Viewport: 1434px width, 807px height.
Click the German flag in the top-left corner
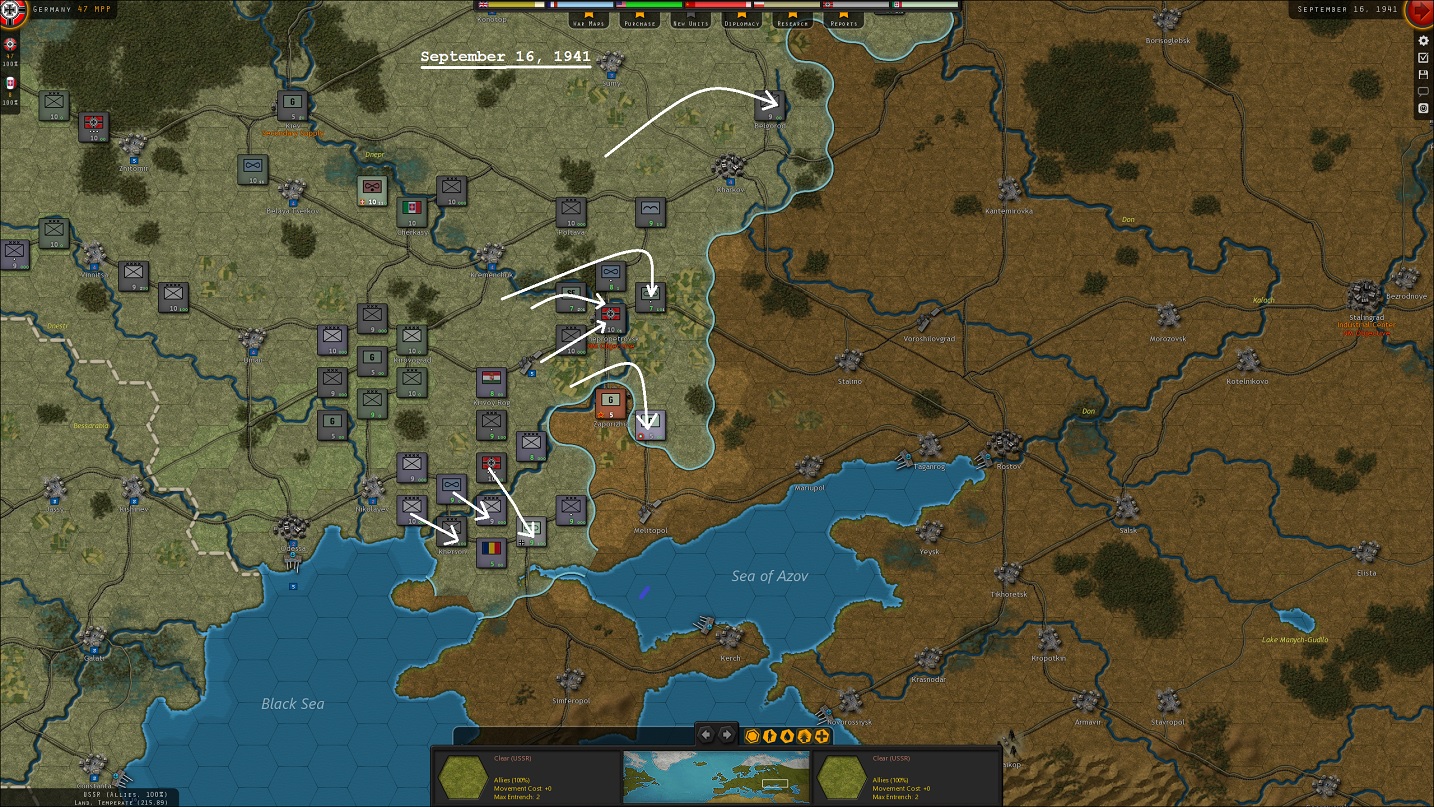[x=10, y=10]
